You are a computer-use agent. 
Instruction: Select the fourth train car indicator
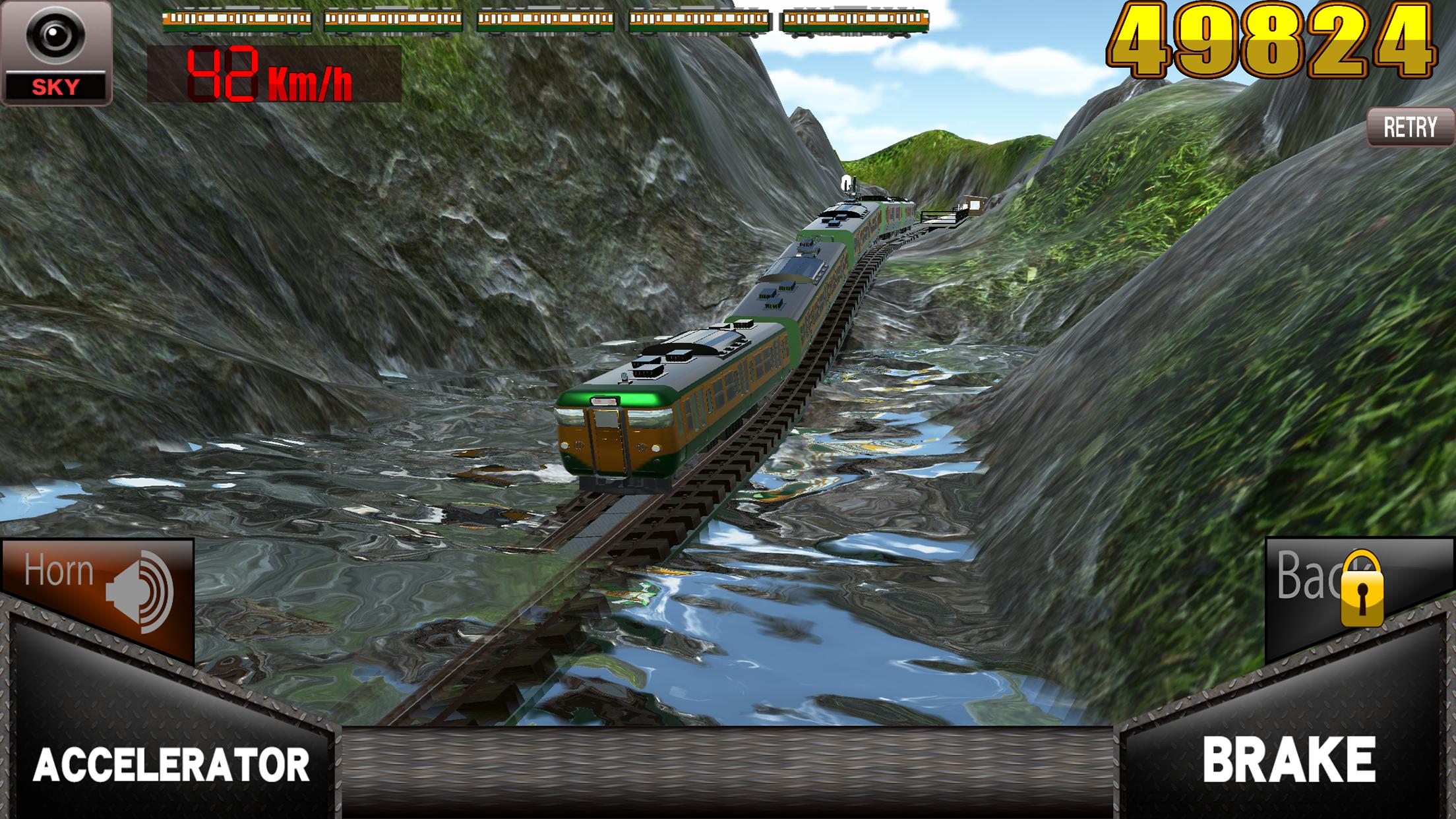pyautogui.click(x=696, y=20)
